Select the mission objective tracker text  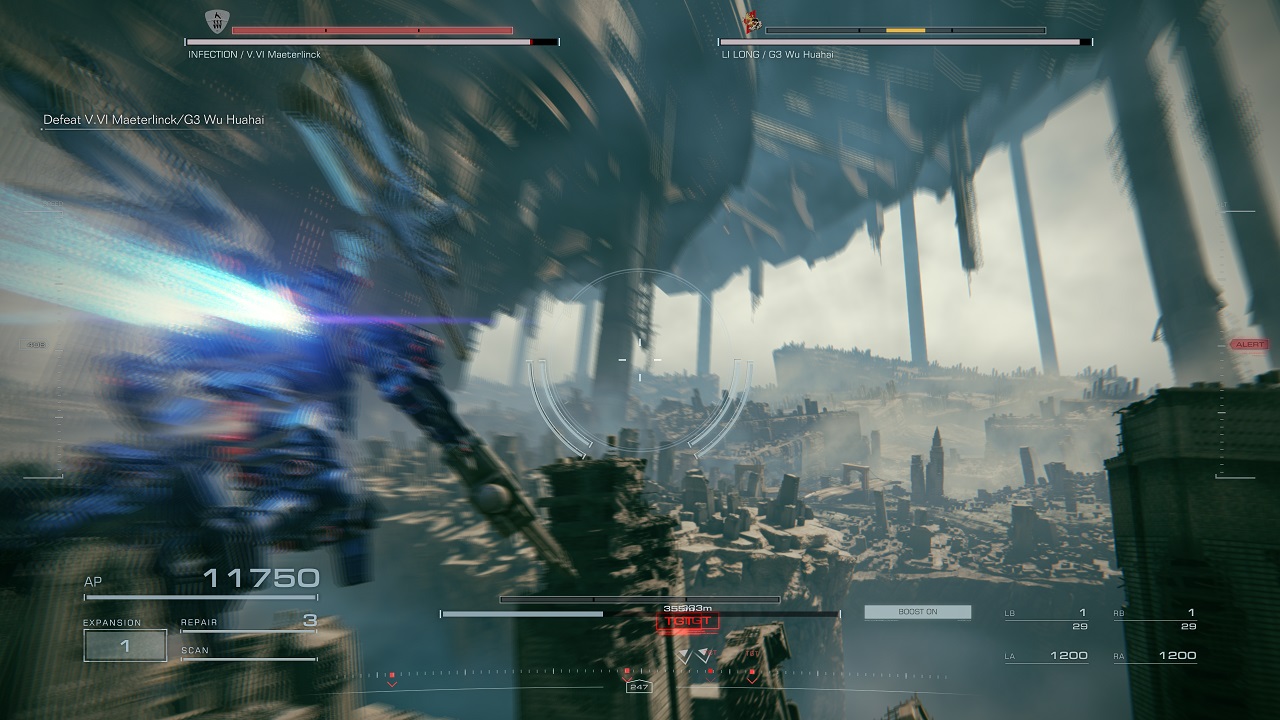[x=152, y=120]
